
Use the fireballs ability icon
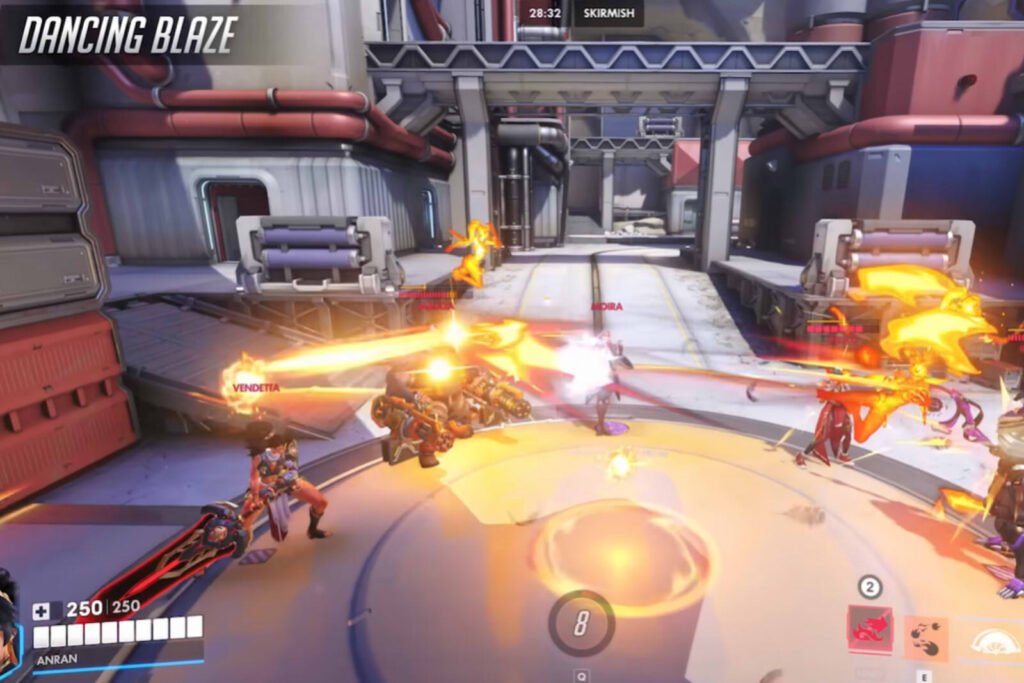(927, 637)
